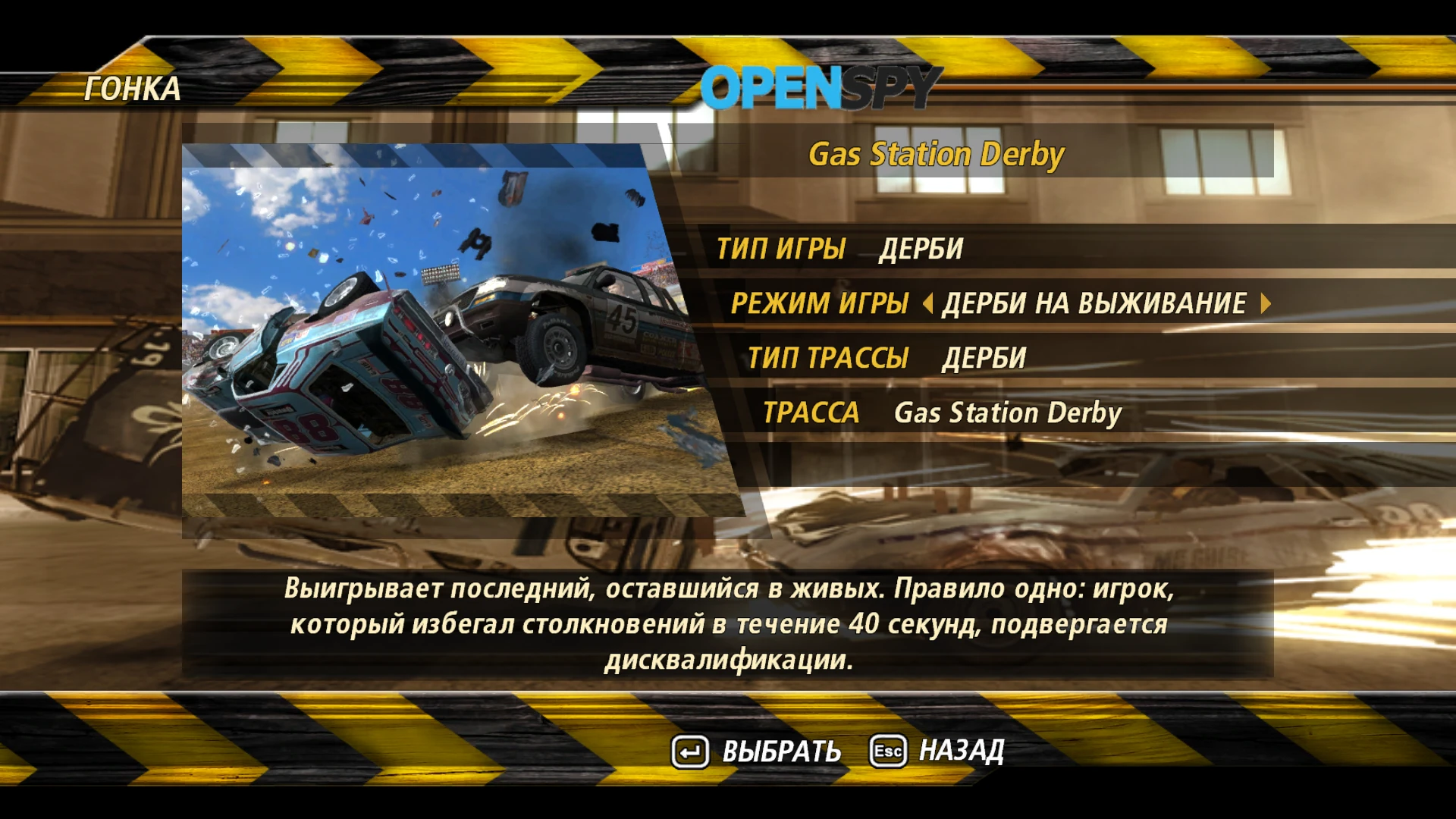The image size is (1456, 819).
Task: Select the ТИП ИГРЫ row icon label
Action: (x=781, y=248)
